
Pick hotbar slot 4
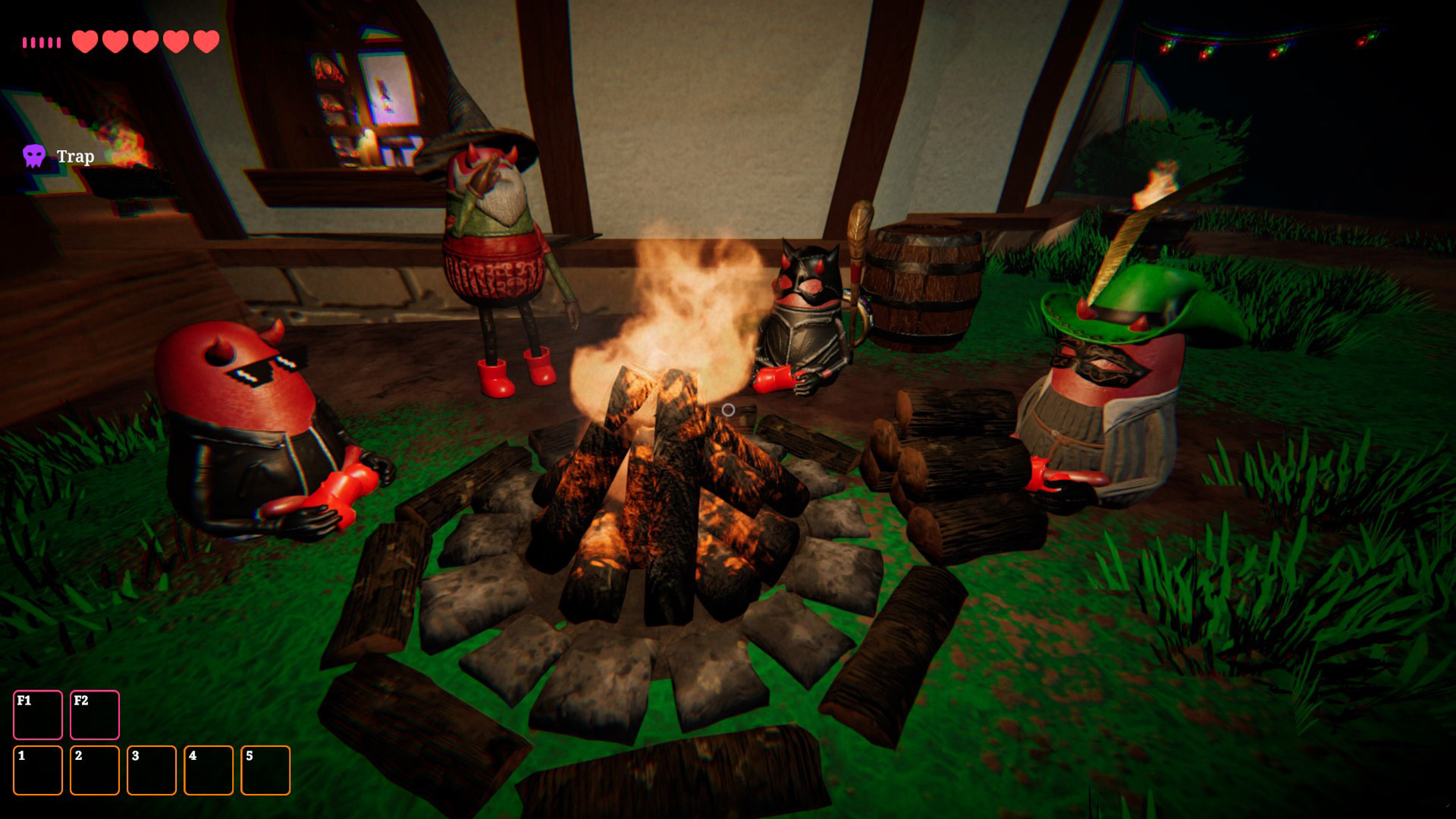tap(209, 770)
